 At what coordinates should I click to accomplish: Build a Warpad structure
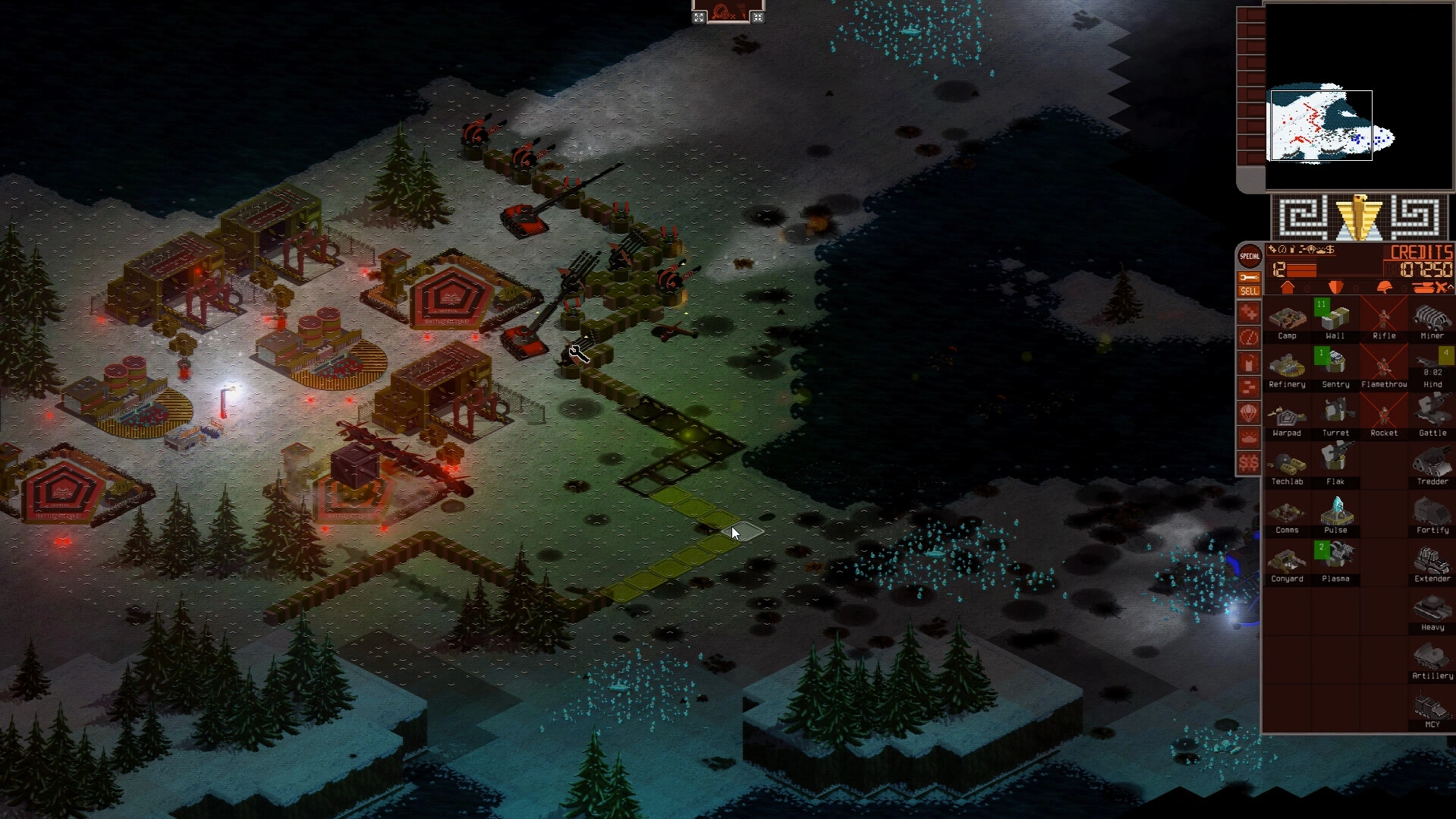pos(1288,416)
